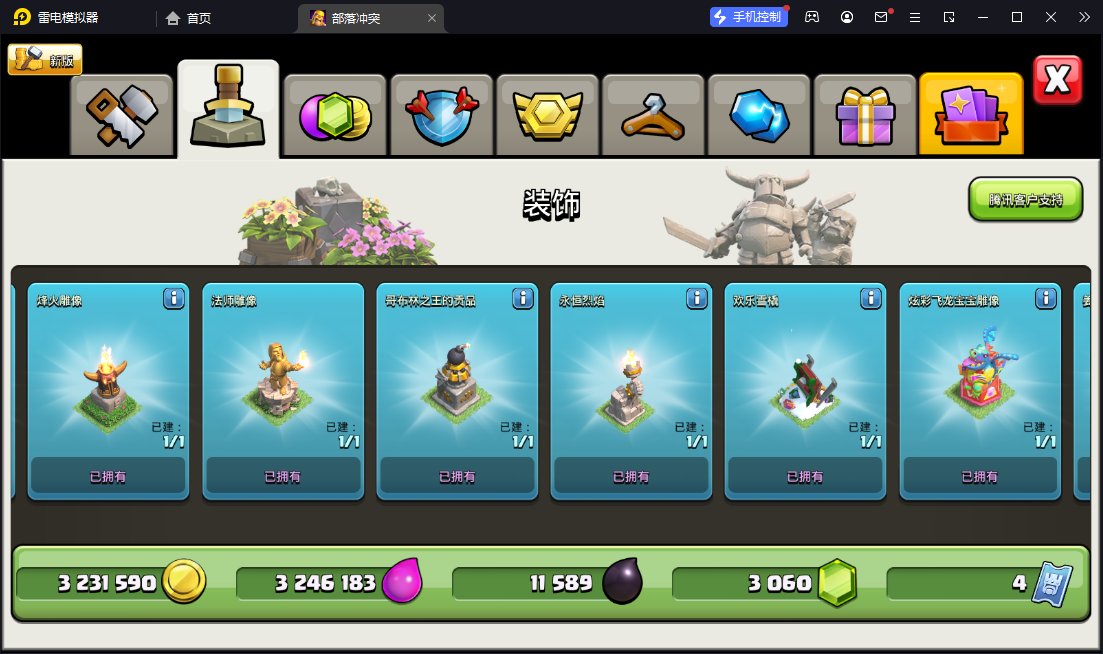Open the emulator 手机控制 phone control

click(x=747, y=17)
